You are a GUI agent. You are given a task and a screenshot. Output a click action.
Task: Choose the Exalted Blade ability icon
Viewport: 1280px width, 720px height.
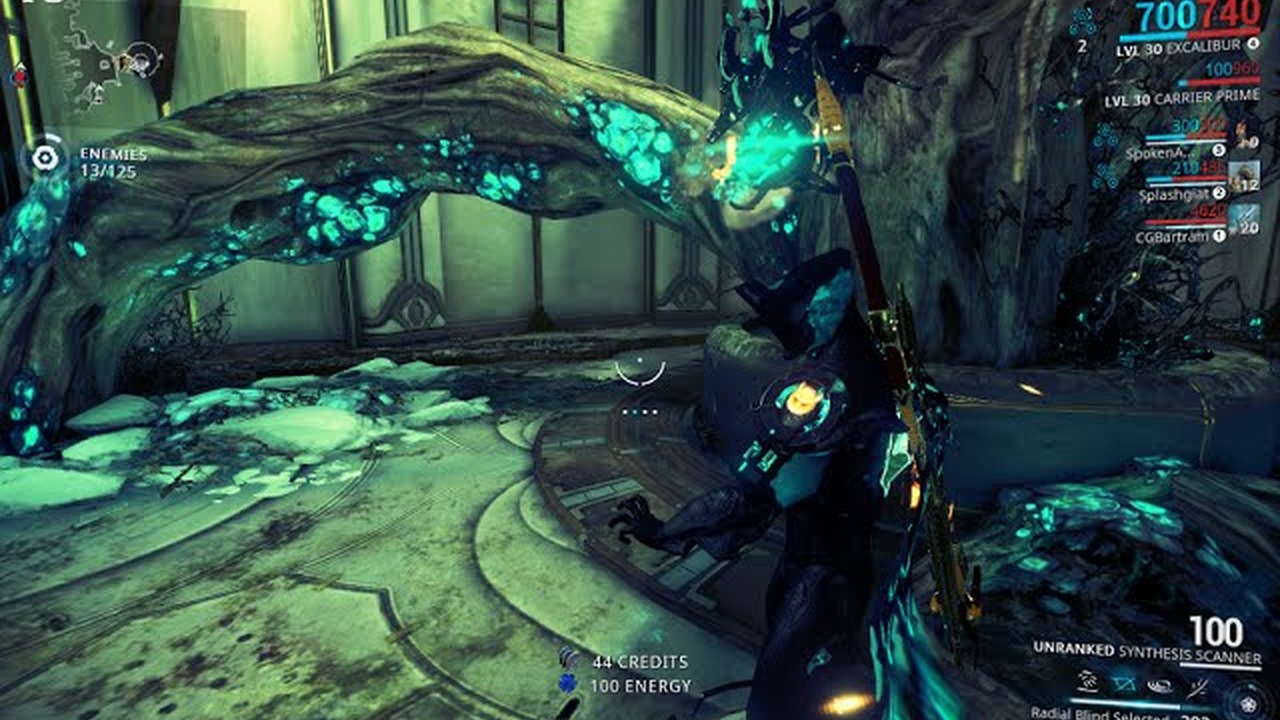(x=1197, y=689)
